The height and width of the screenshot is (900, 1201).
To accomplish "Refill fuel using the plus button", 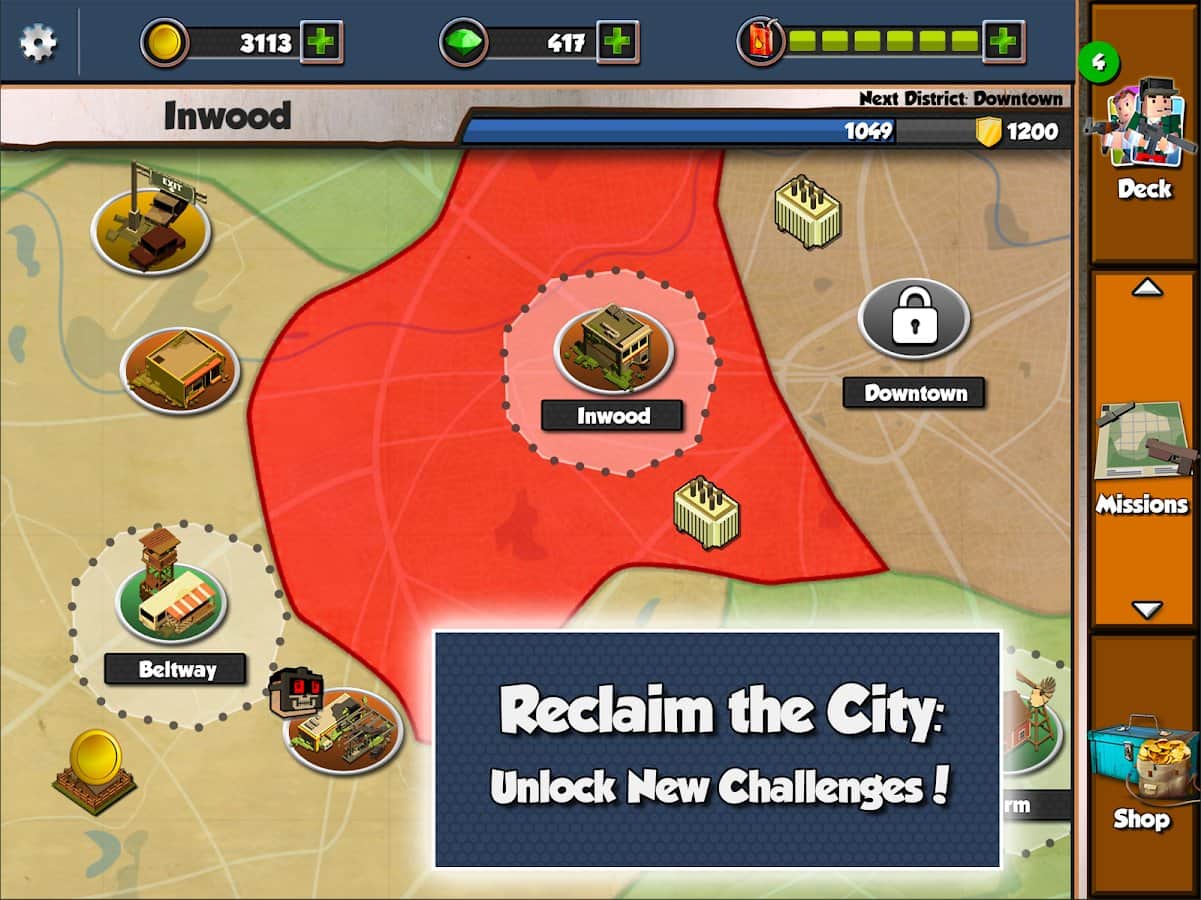I will (x=1003, y=42).
